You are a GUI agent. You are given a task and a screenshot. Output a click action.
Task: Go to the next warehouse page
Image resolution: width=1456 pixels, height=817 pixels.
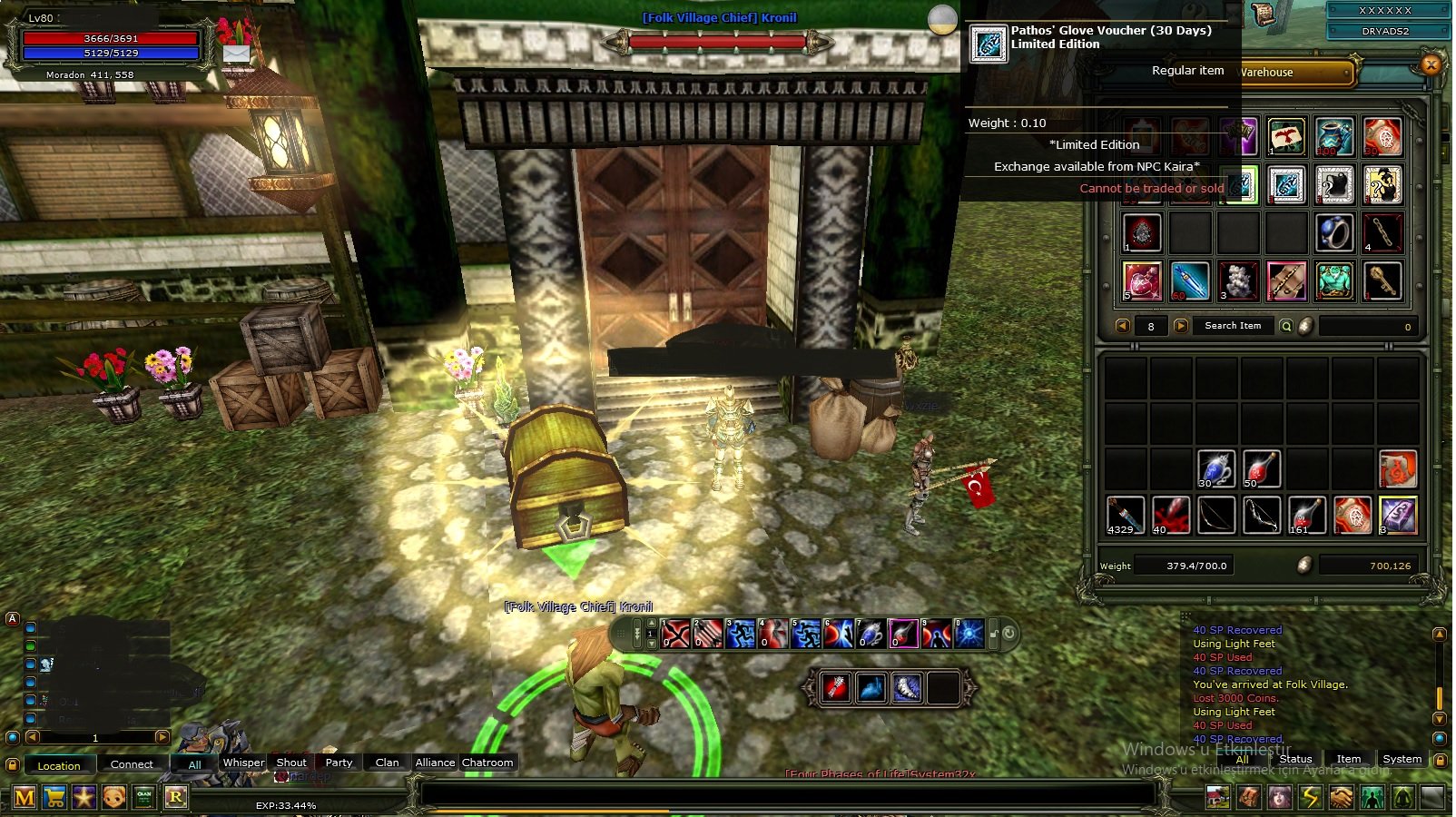tap(1180, 326)
